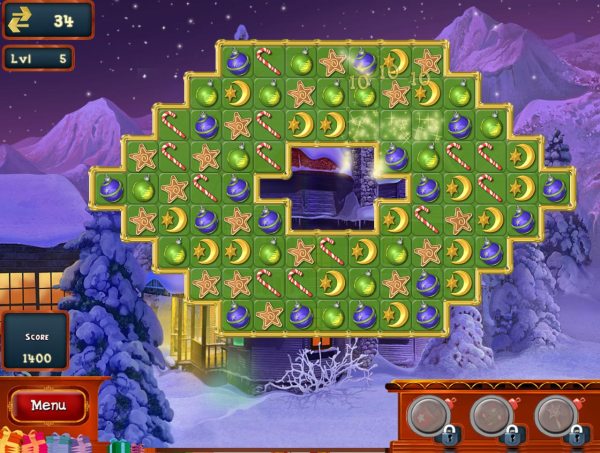Choose the blue ornament on the board's right tip
The image size is (600, 453).
coord(553,188)
